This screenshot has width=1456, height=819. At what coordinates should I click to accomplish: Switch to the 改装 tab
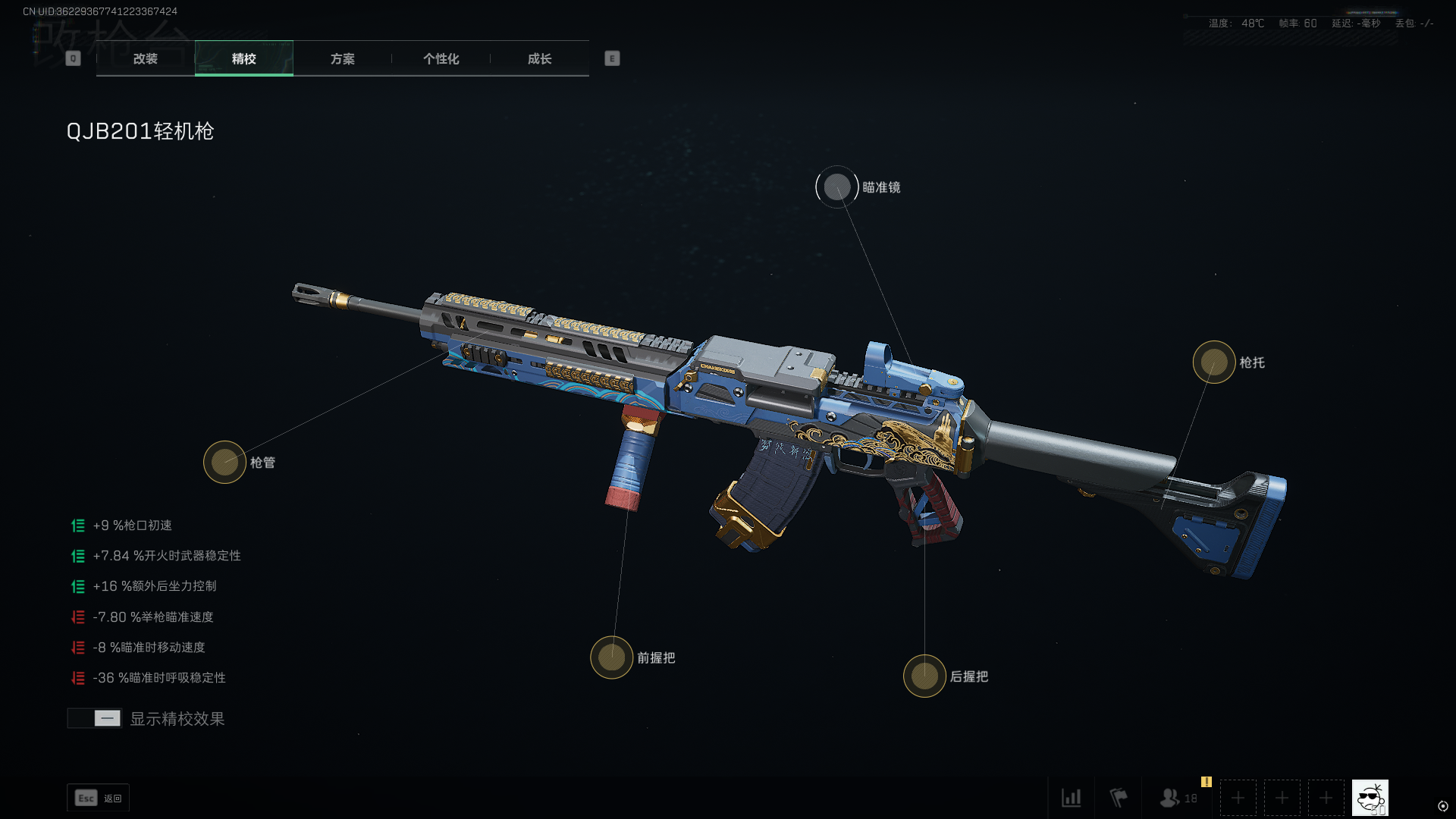click(x=145, y=58)
